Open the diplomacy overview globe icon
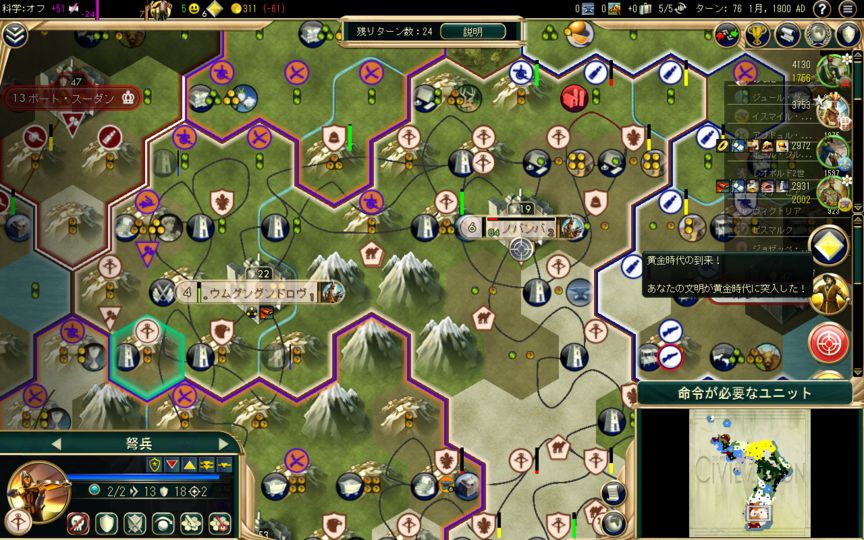The width and height of the screenshot is (864, 540). click(819, 35)
